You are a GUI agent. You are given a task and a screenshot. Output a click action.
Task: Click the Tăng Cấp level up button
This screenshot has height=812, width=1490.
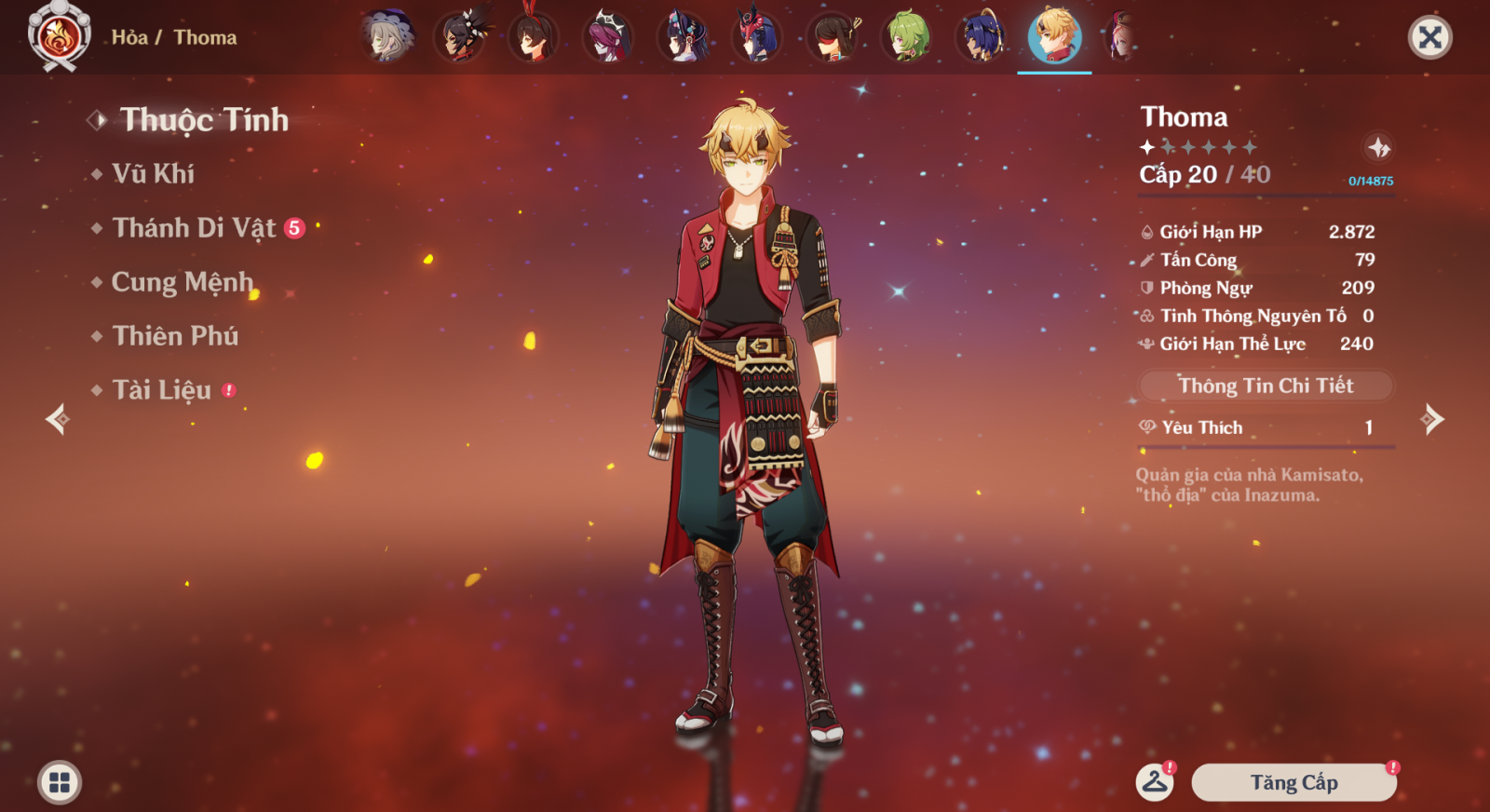coord(1294,783)
